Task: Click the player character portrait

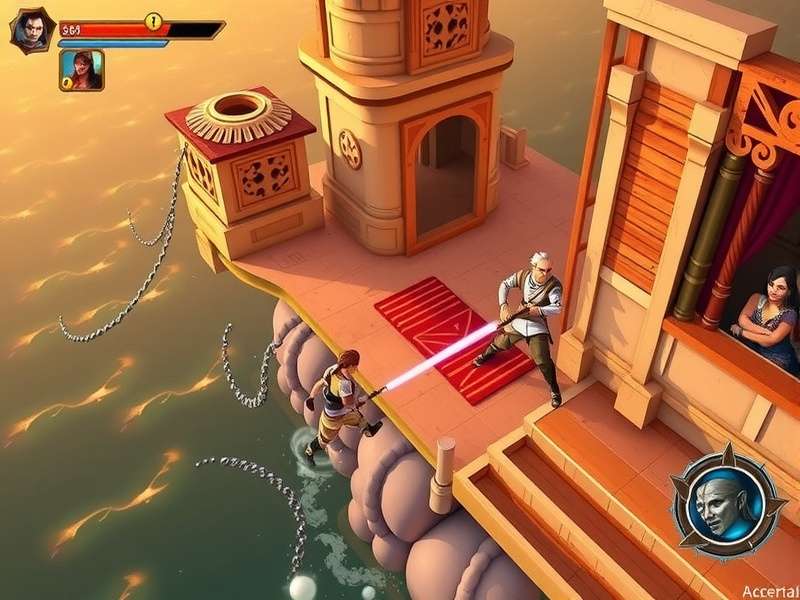Action: 32,30
